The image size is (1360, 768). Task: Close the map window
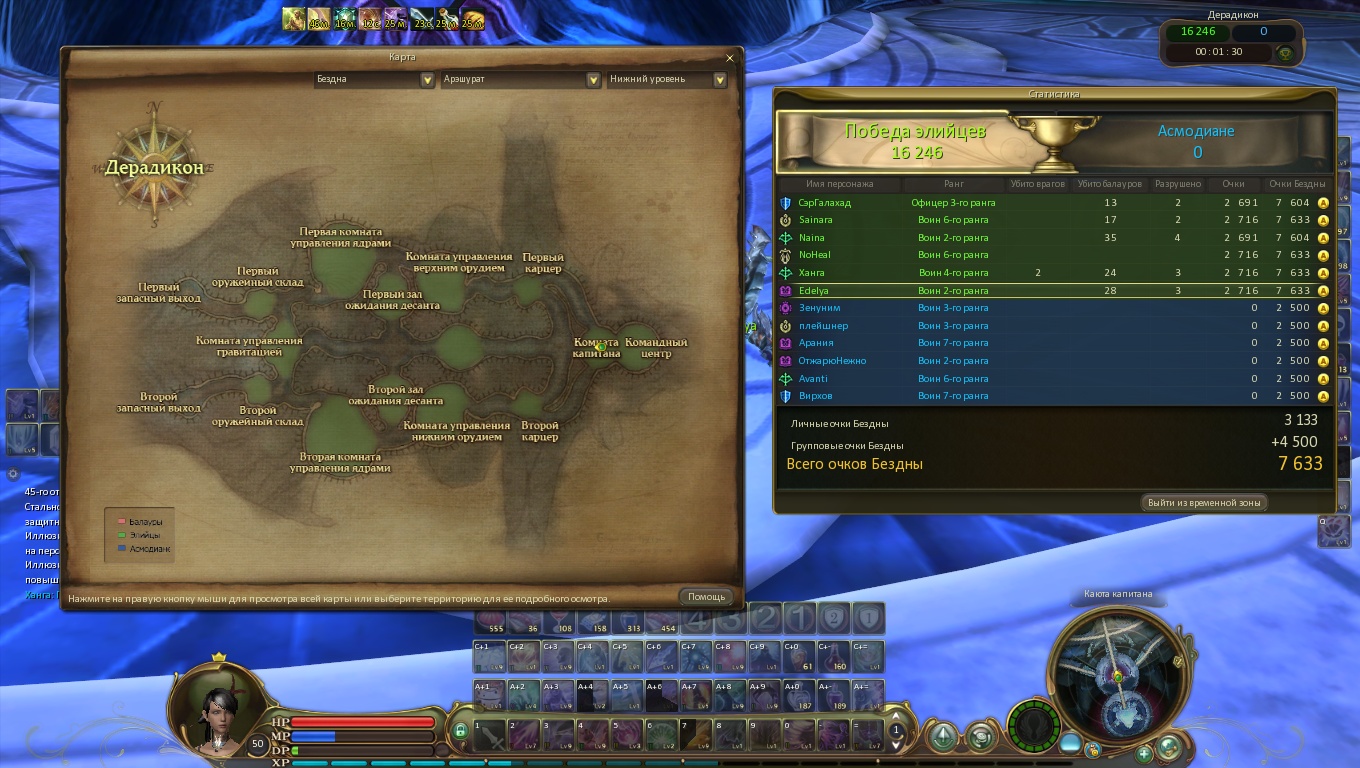(729, 58)
